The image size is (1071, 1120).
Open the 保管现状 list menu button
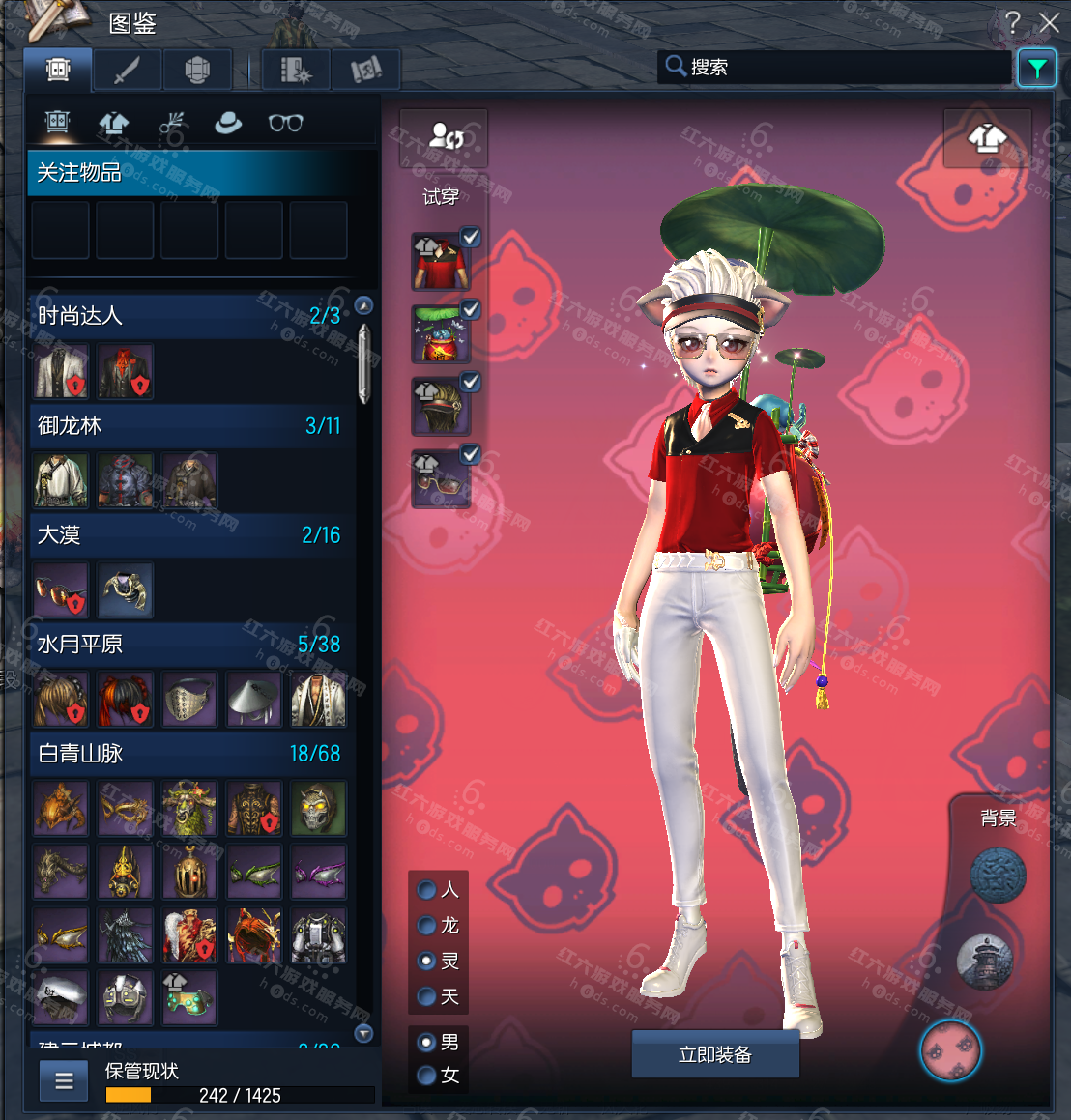tap(64, 1081)
